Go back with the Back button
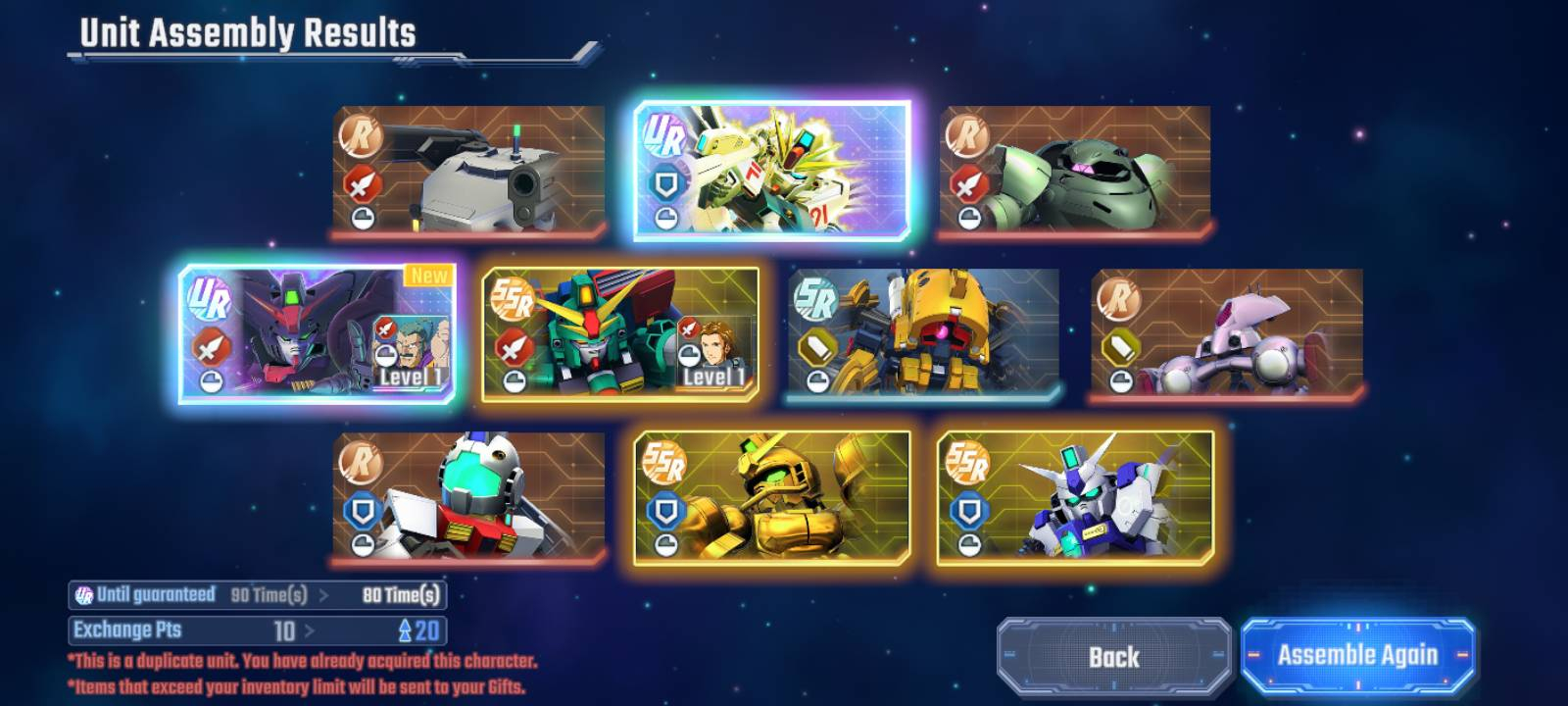Image resolution: width=1568 pixels, height=706 pixels. coord(1113,656)
